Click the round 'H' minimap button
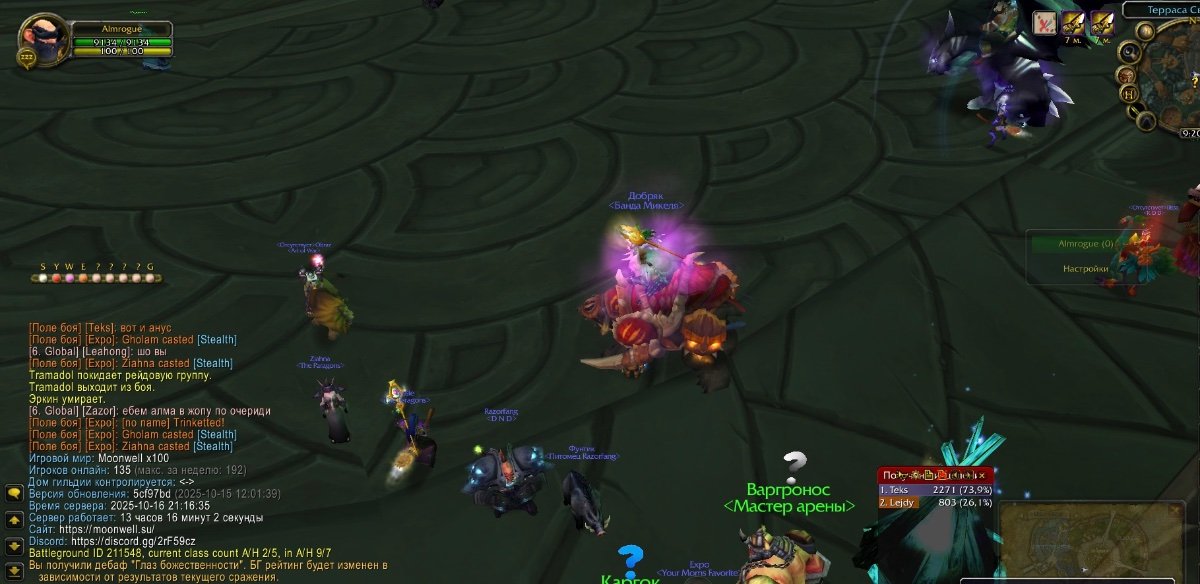Screen dimensions: 1200x584 point(1130,94)
